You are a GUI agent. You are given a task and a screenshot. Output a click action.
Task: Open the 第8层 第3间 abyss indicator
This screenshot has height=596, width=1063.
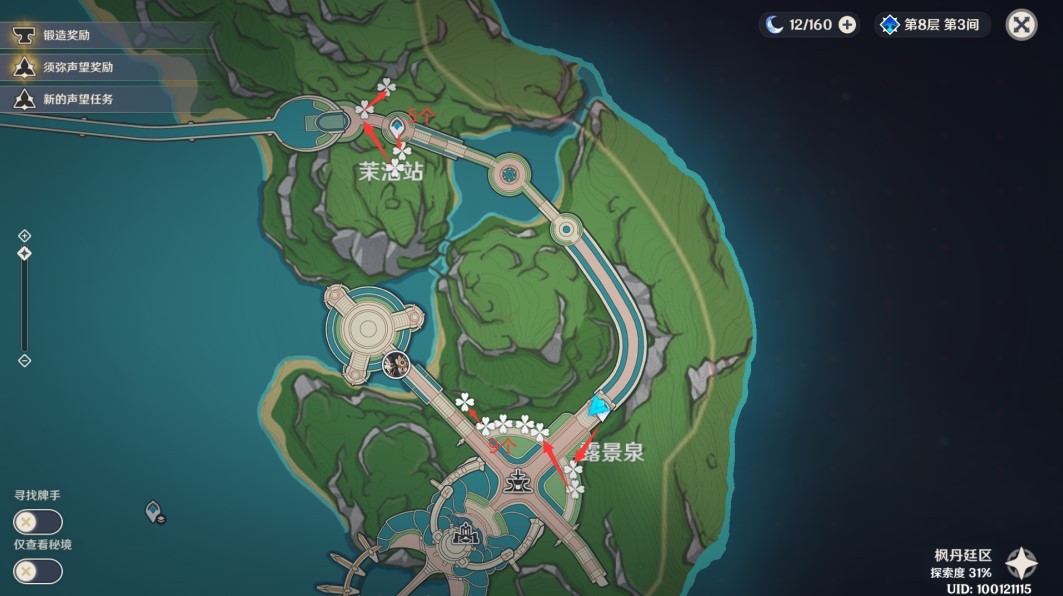tap(932, 25)
